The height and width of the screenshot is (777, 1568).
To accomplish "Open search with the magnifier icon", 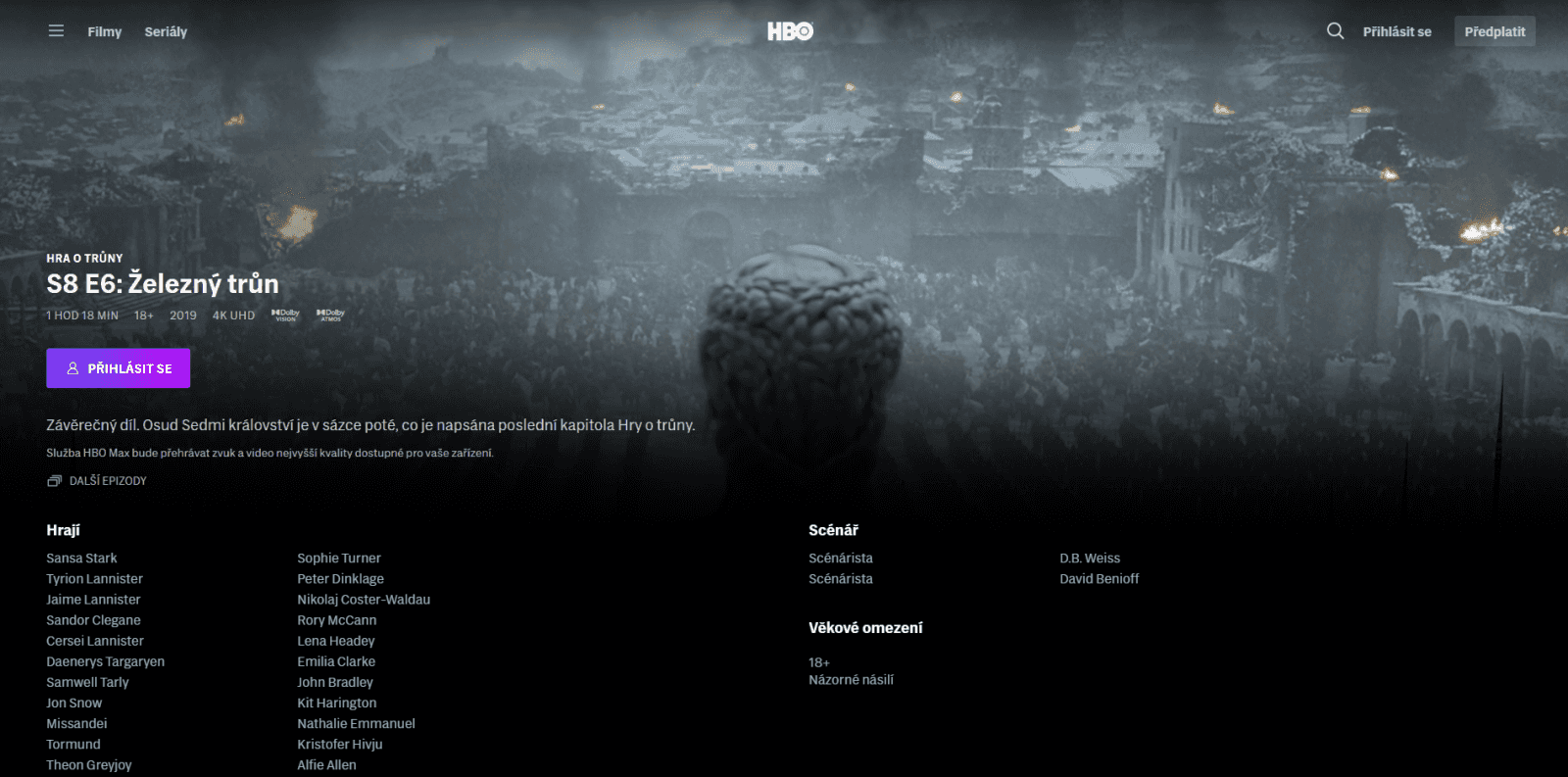I will pos(1335,30).
